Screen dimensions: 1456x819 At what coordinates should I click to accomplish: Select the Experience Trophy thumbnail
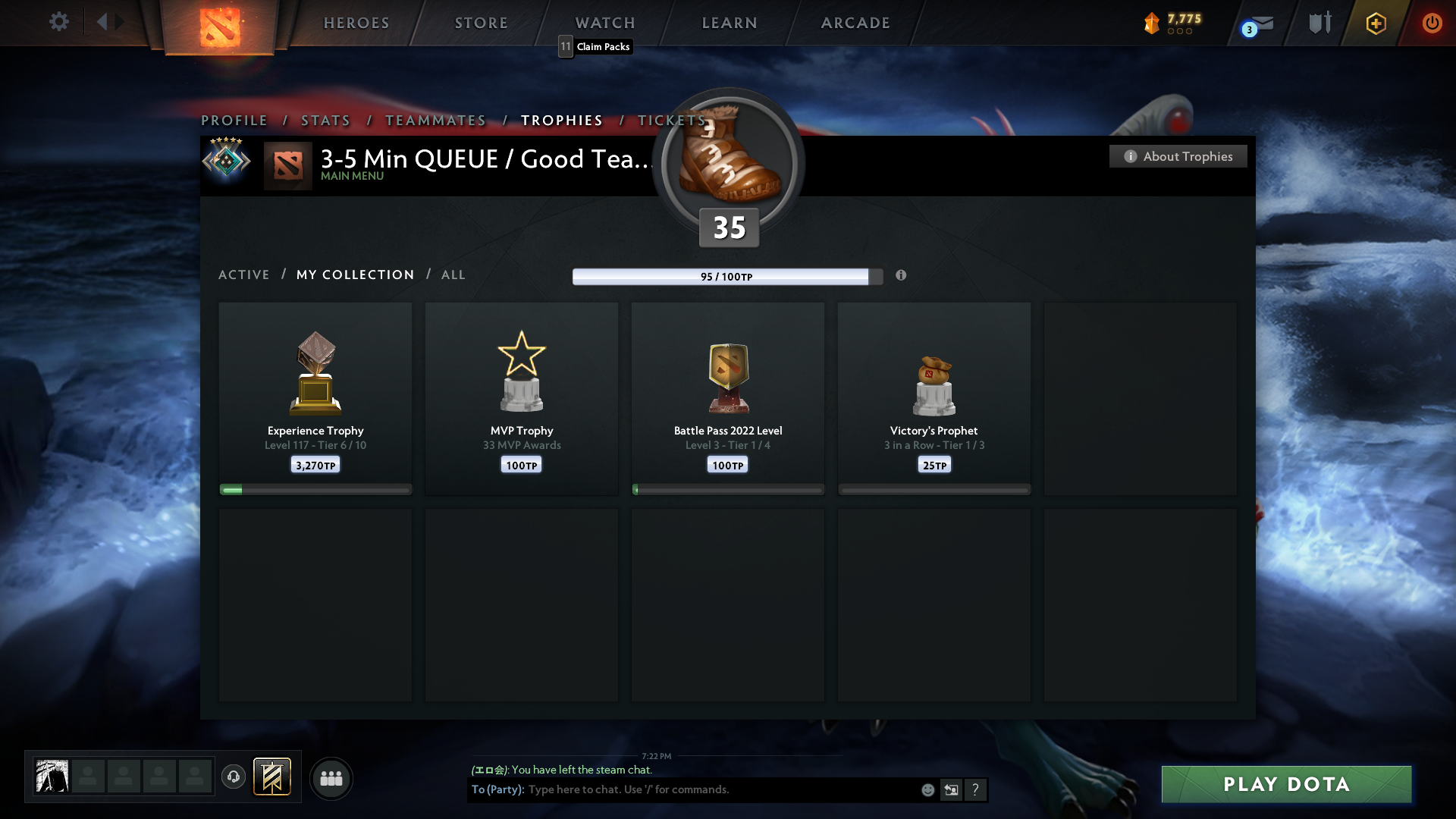click(315, 372)
